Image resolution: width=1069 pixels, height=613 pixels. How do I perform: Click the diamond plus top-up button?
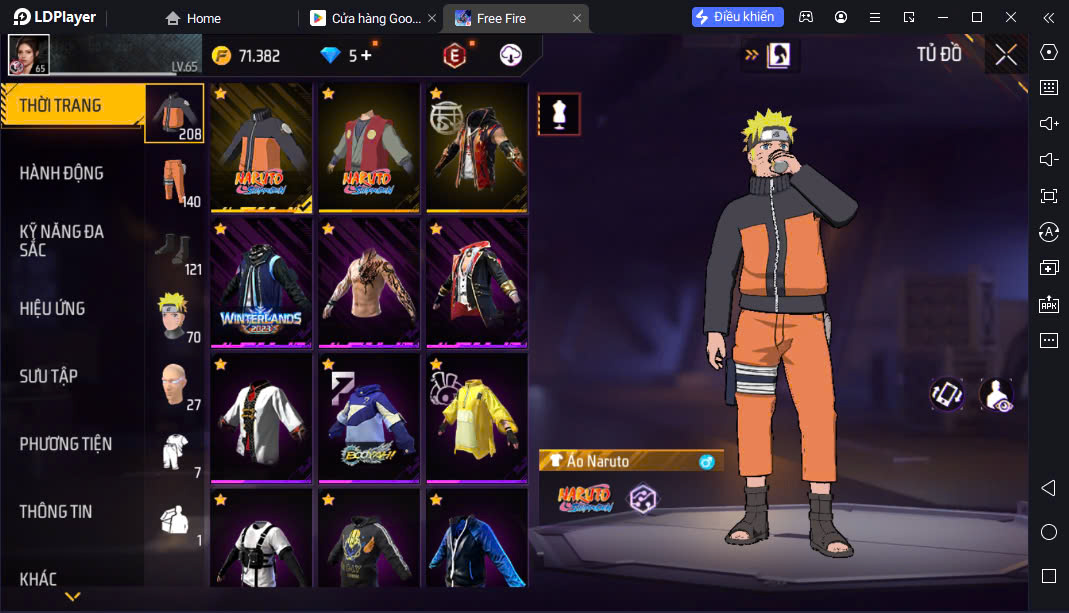[366, 56]
